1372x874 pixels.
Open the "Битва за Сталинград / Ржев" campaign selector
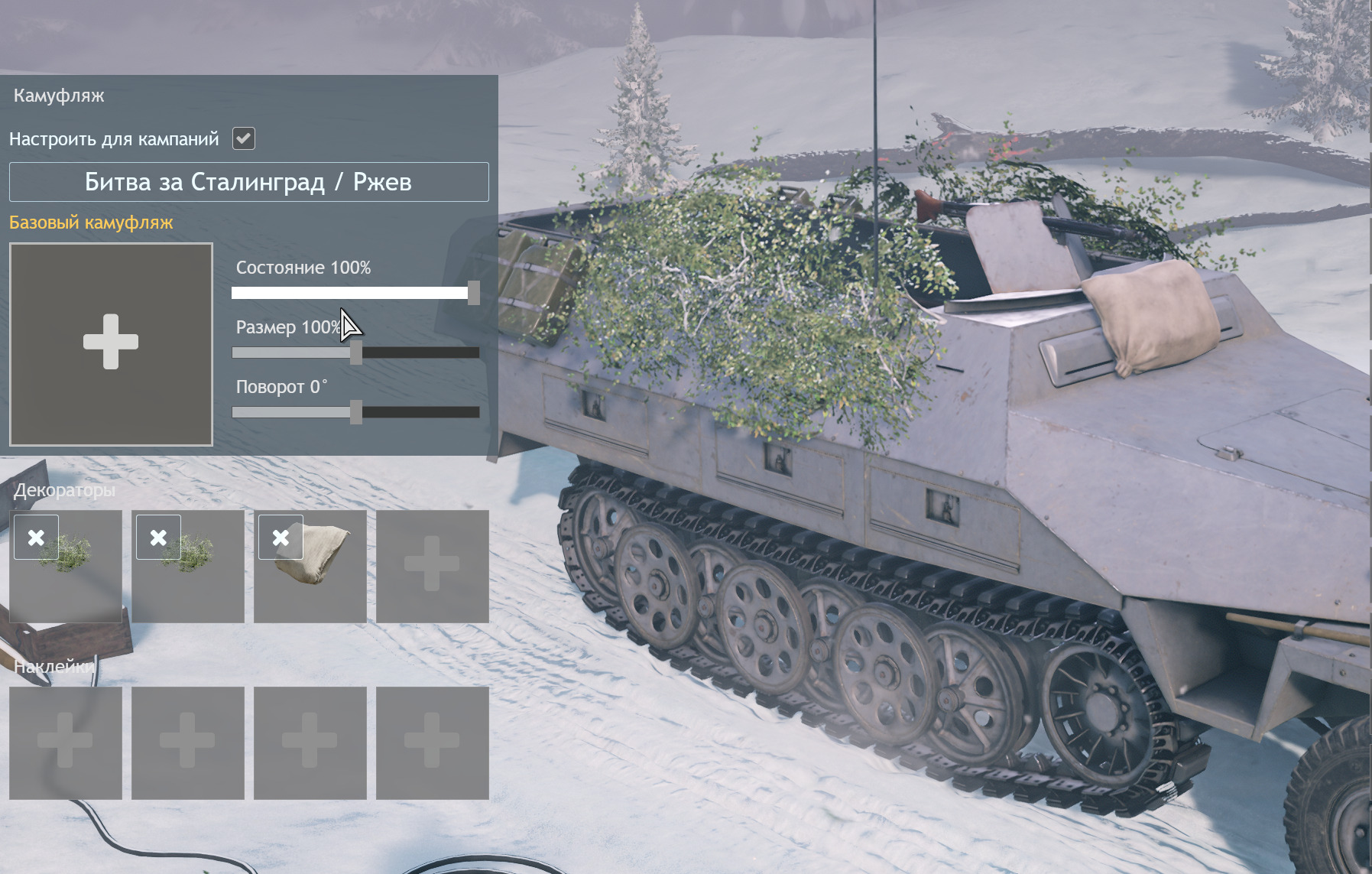tap(248, 182)
